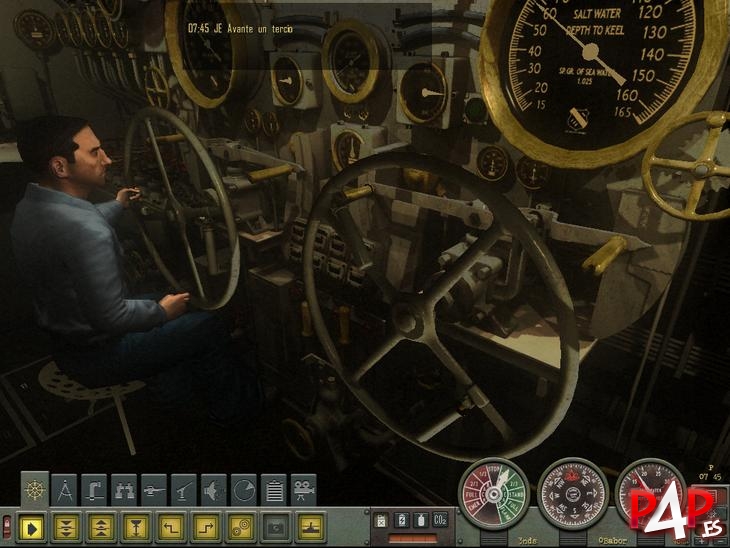Open the binoculars bridge view

pyautogui.click(x=125, y=489)
